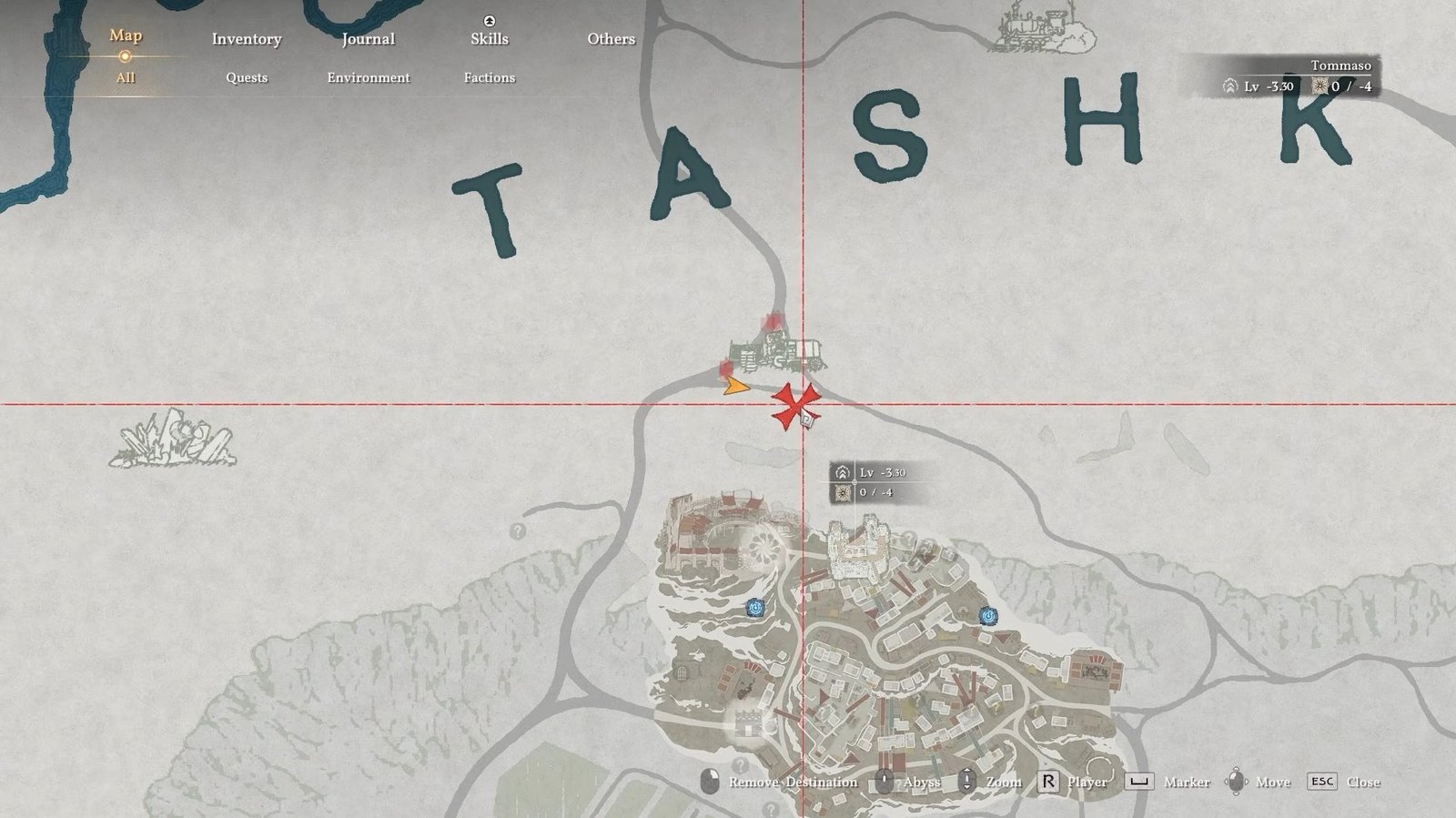This screenshot has height=818, width=1456.
Task: Open the Journal tab
Action: tap(368, 39)
